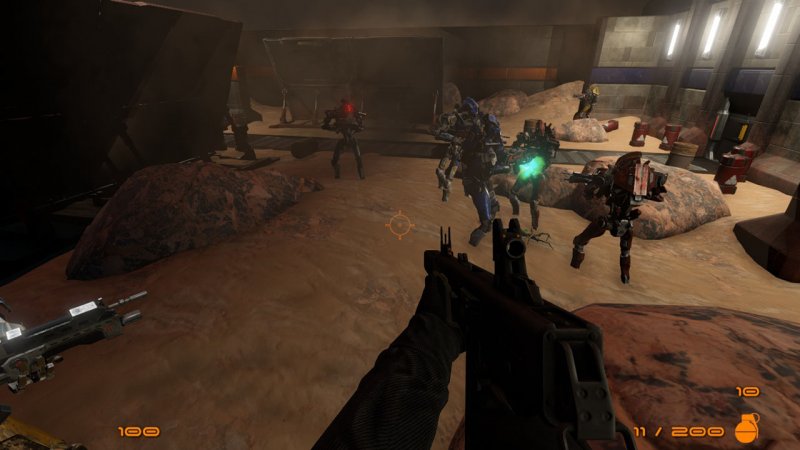
Task: Click the orange grenade icon
Action: tap(746, 428)
